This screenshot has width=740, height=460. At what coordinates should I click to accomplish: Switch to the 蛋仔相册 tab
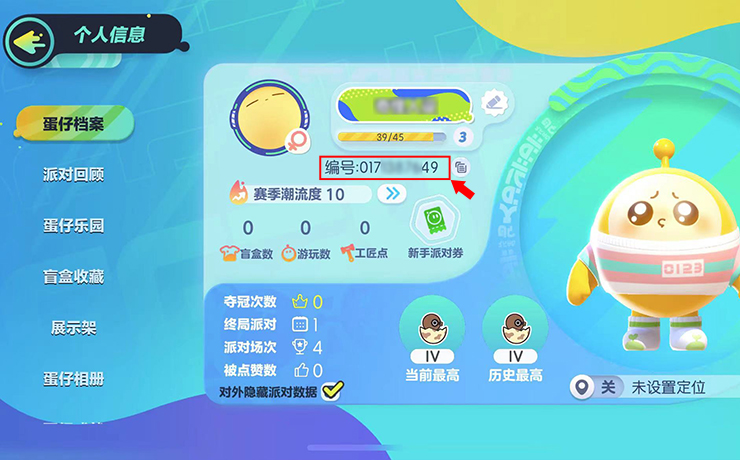[x=73, y=378]
